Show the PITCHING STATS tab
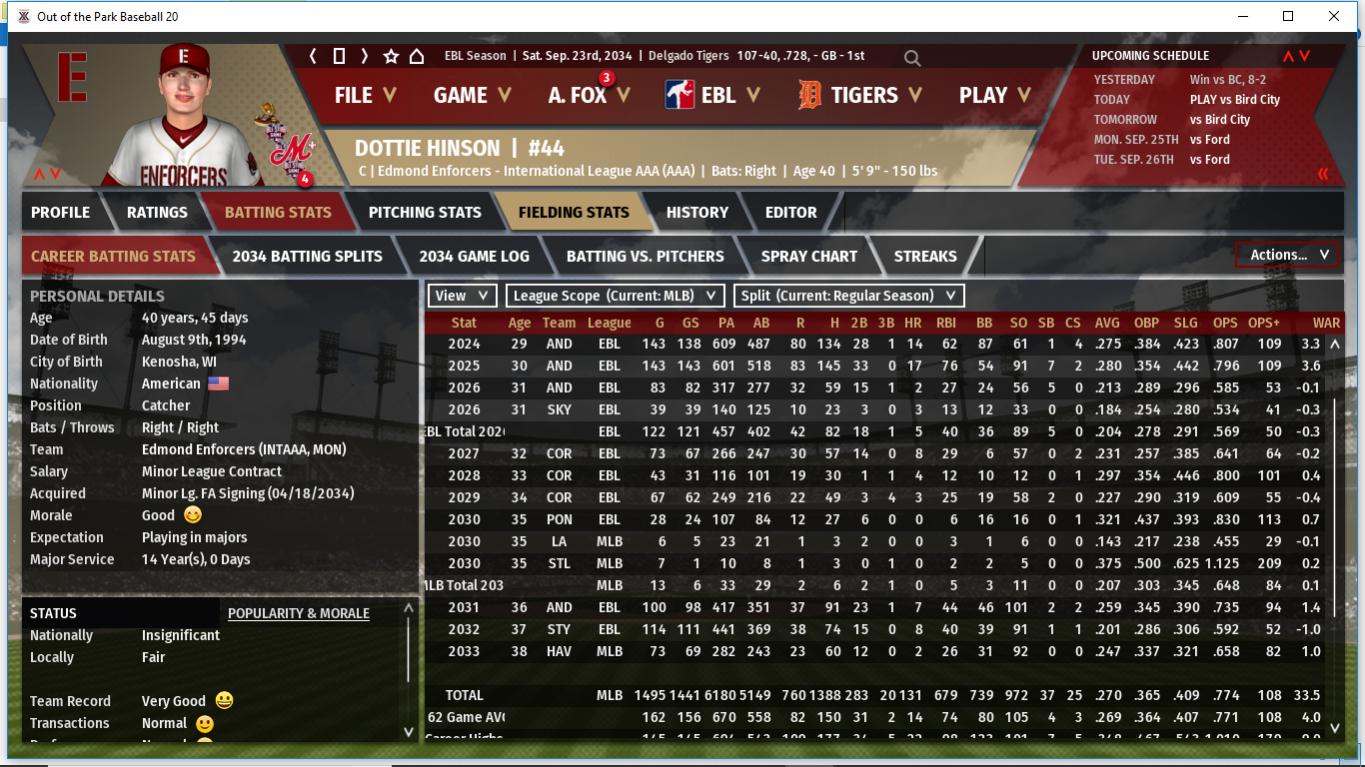 pos(424,212)
